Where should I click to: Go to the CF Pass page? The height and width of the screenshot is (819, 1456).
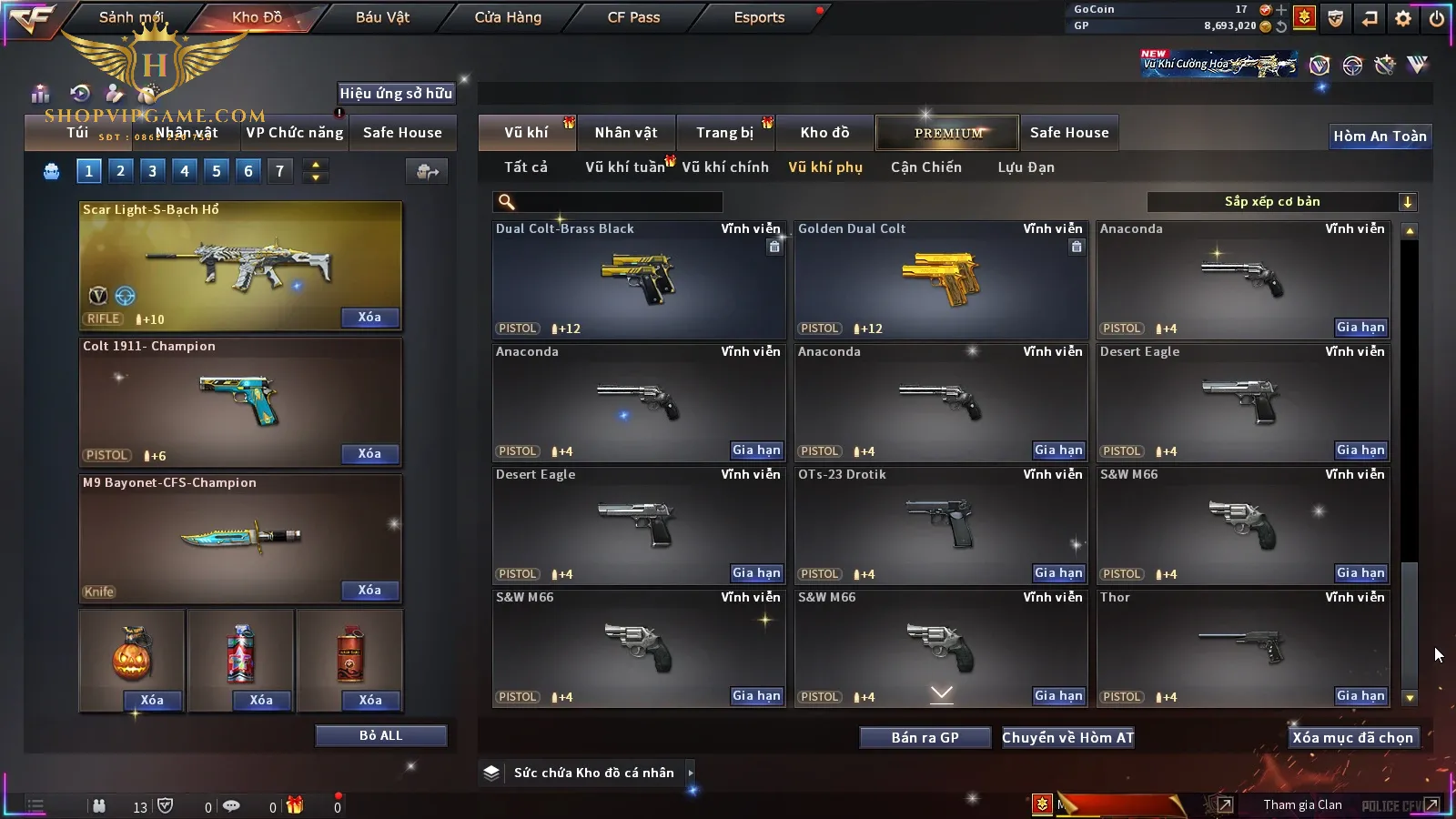pyautogui.click(x=633, y=17)
